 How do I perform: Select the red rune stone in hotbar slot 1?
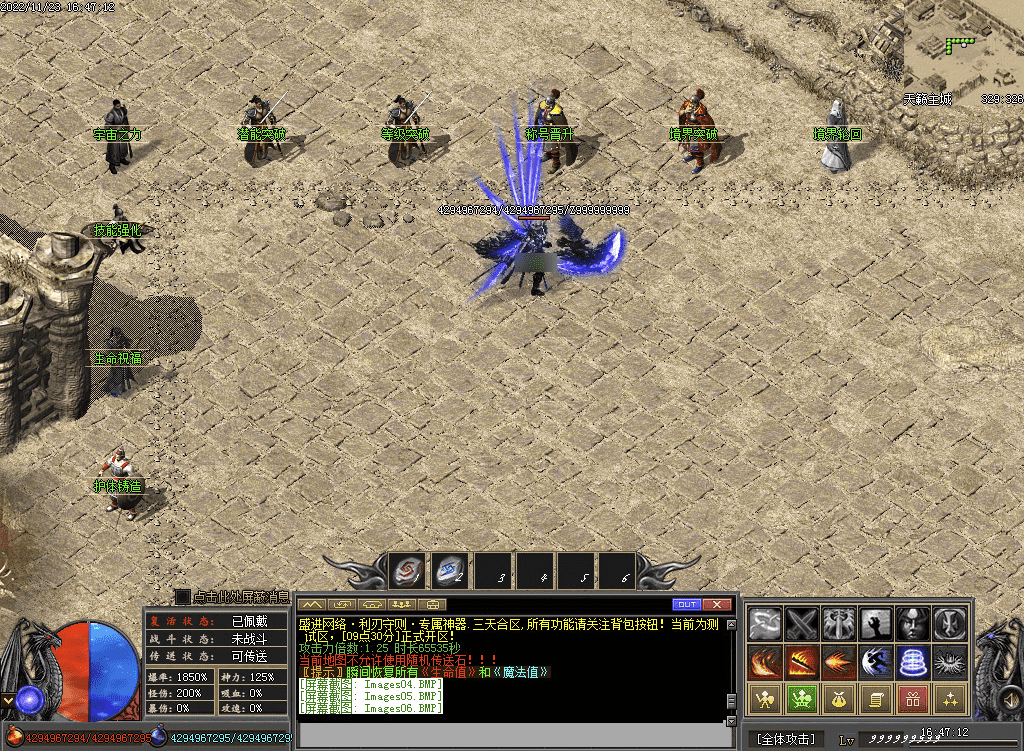click(x=407, y=573)
